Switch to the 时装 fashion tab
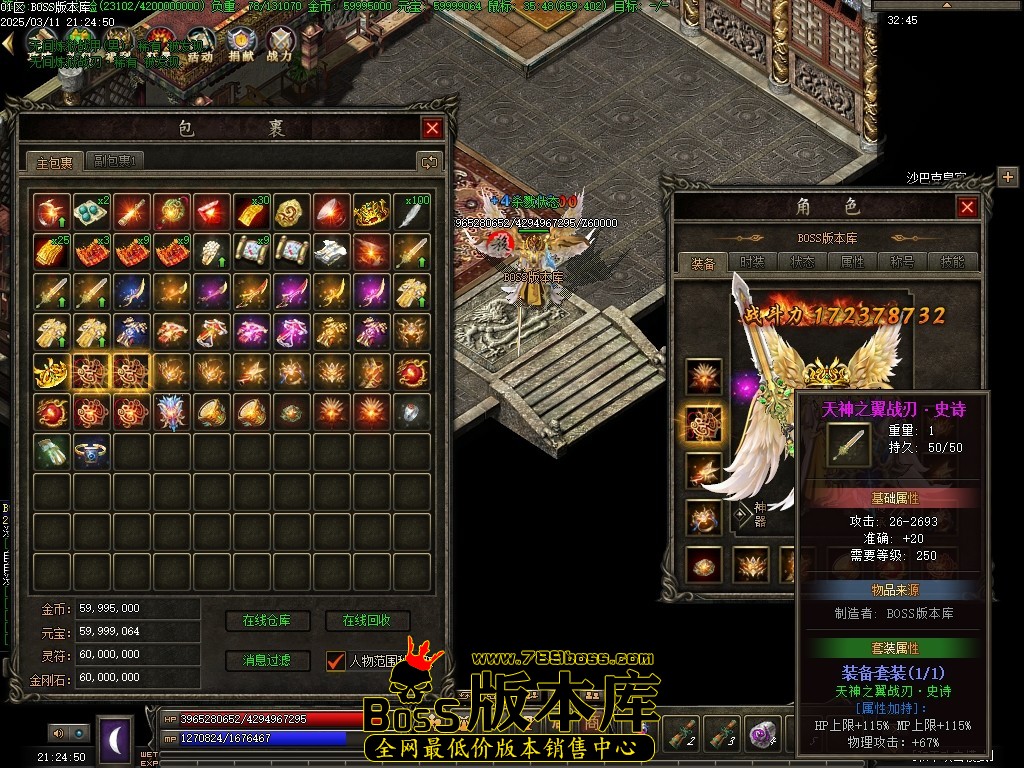The height and width of the screenshot is (768, 1024). (x=752, y=262)
